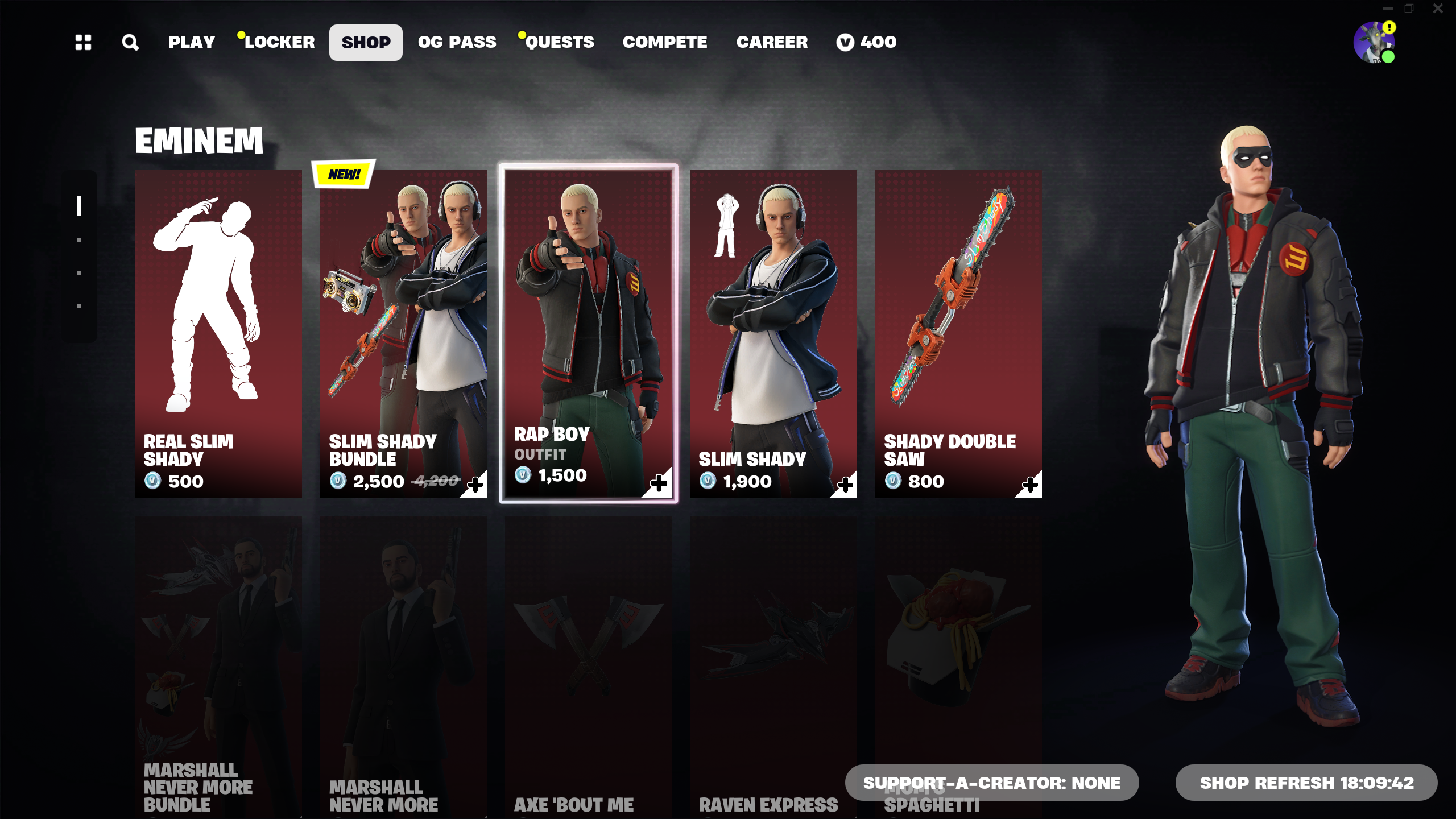Viewport: 1456px width, 819px height.
Task: Open item shop search
Action: coord(130,42)
